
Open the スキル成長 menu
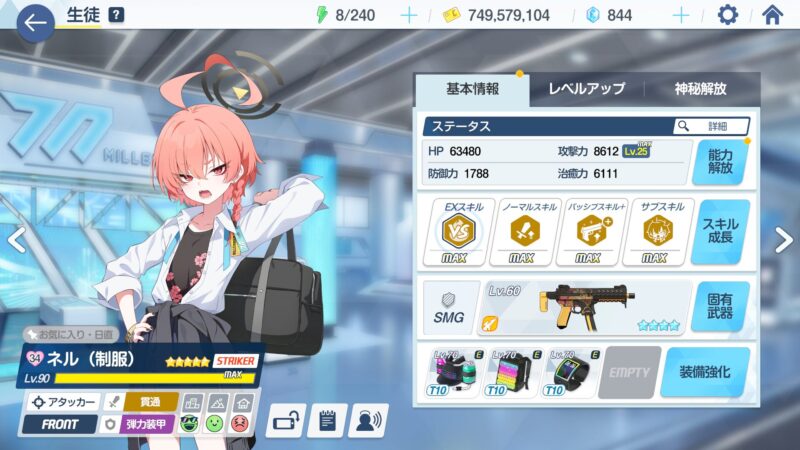pyautogui.click(x=720, y=232)
